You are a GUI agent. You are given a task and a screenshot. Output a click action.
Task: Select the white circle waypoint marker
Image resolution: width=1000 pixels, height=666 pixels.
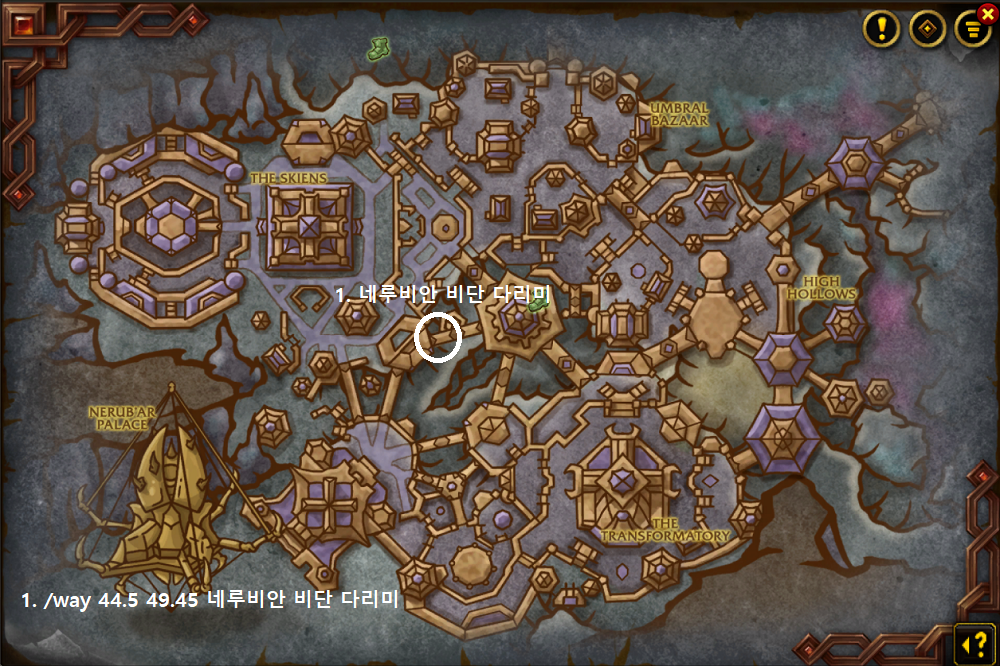pyautogui.click(x=438, y=336)
